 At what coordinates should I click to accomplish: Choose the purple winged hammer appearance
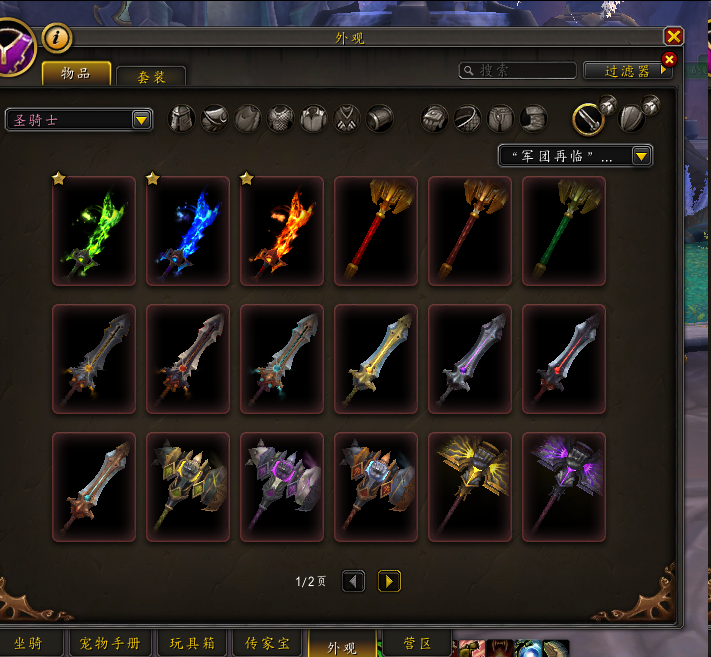tap(564, 487)
